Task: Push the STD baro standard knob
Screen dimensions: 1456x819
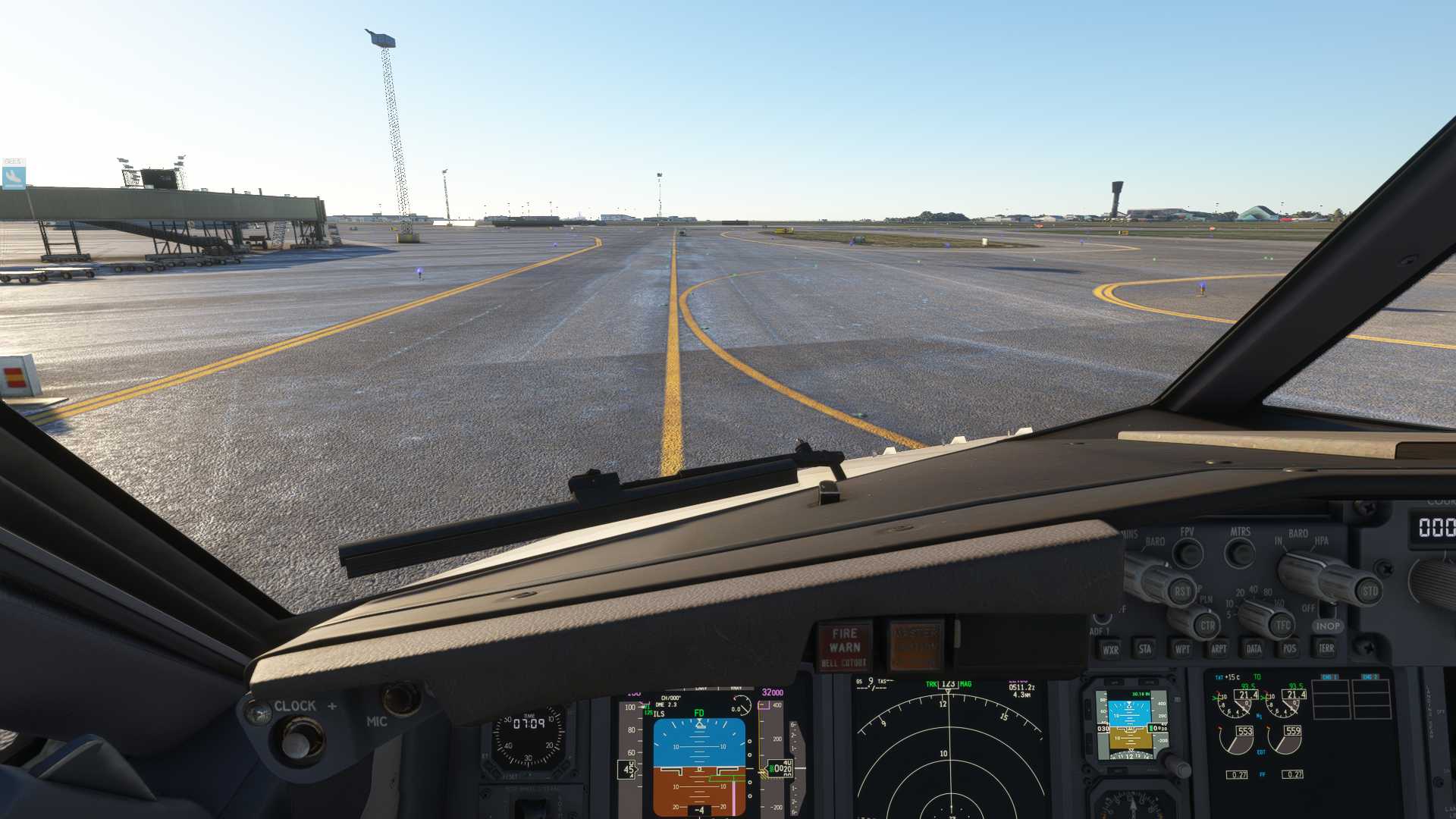Action: click(x=1369, y=591)
